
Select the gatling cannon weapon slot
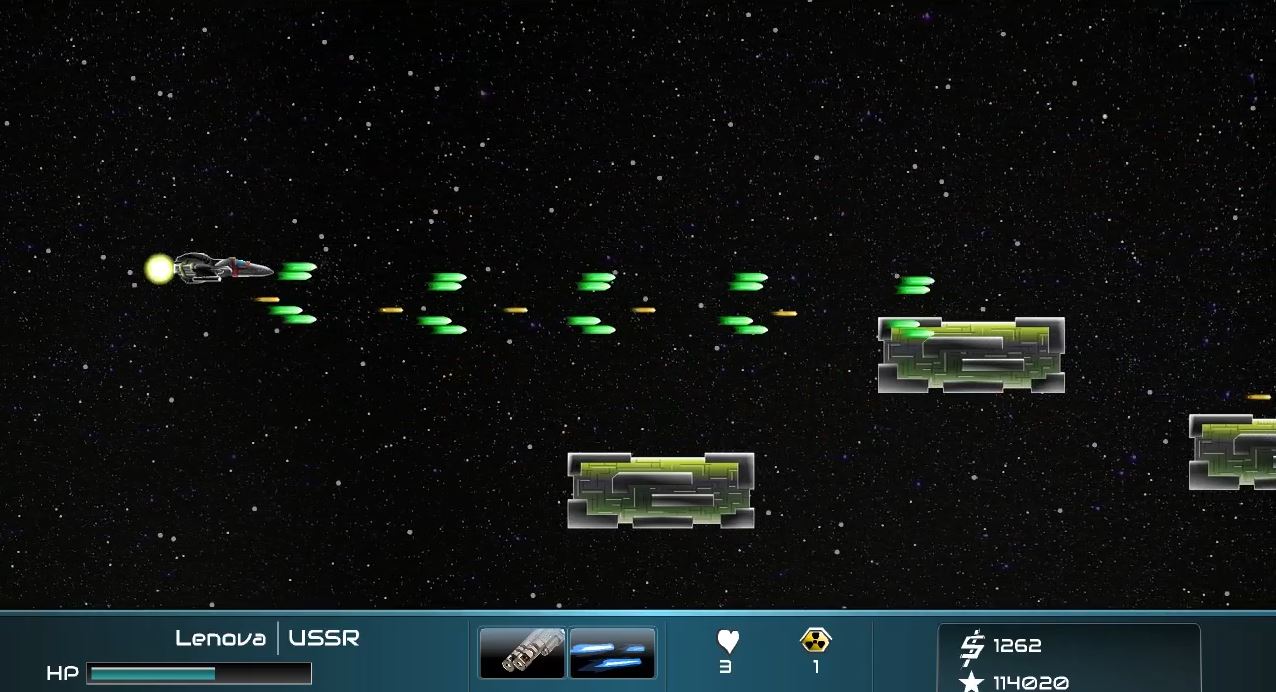pyautogui.click(x=522, y=653)
